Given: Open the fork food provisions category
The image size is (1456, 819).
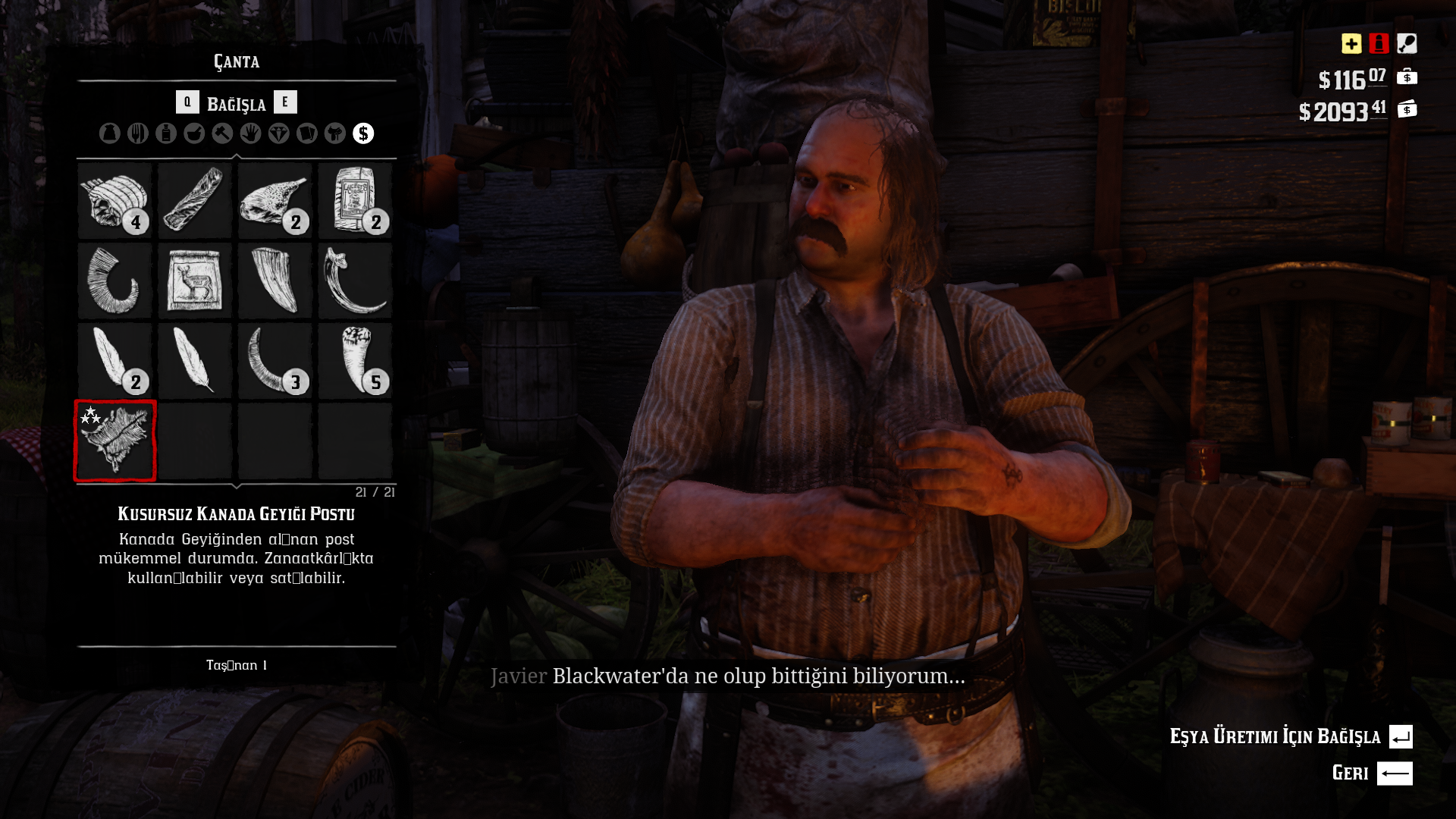Looking at the screenshot, I should (137, 133).
